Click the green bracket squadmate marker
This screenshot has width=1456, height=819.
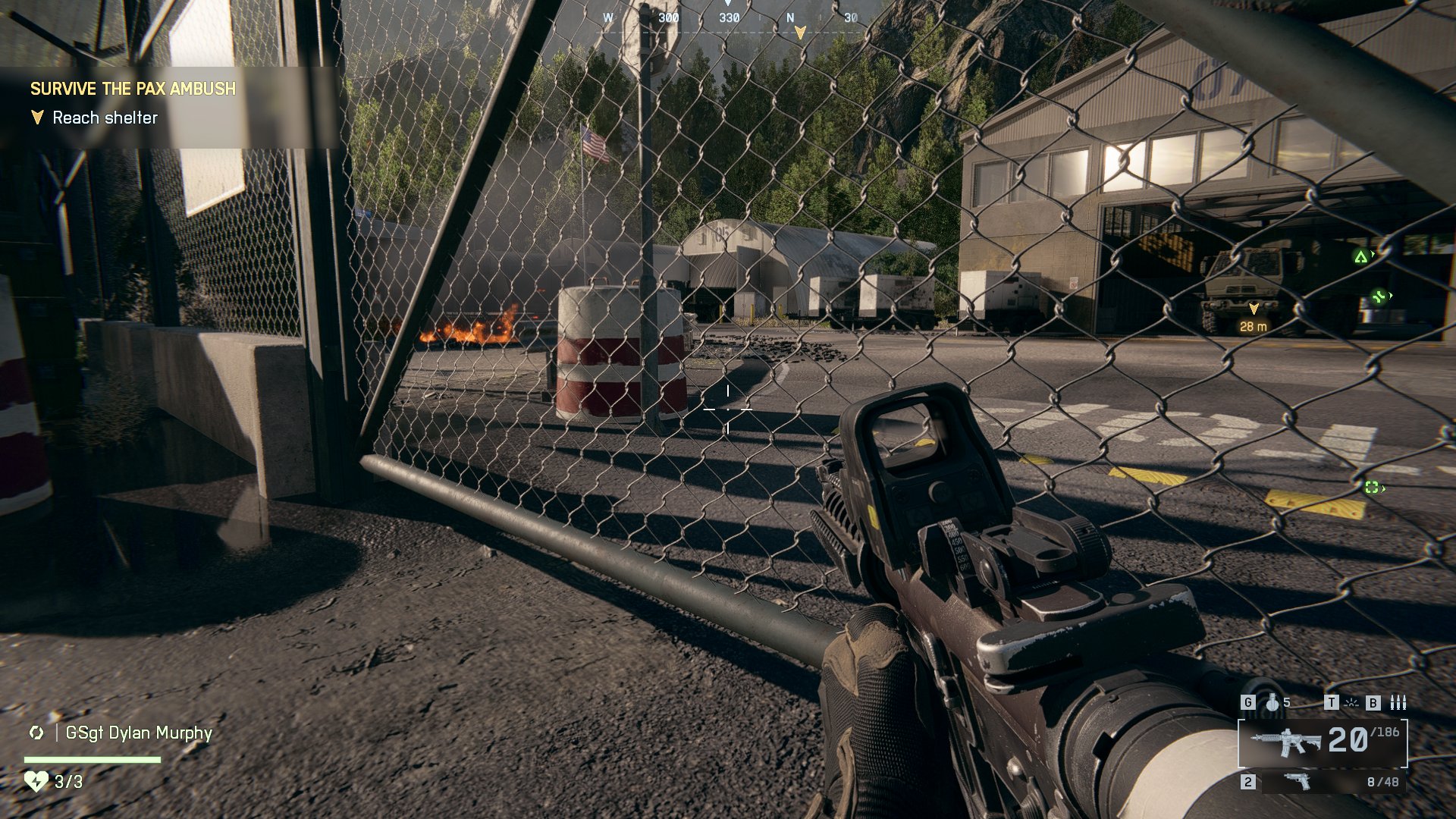tap(1372, 488)
